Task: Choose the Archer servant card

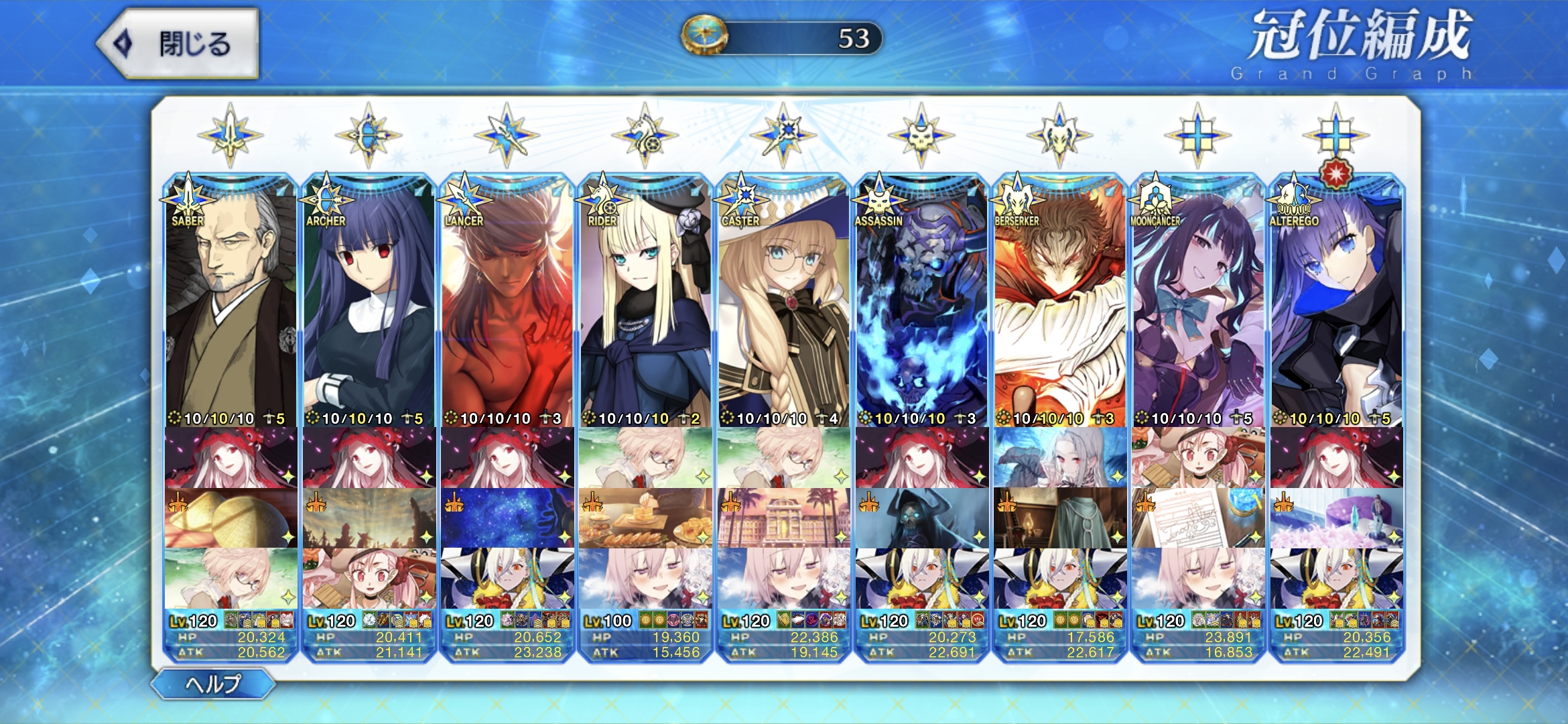Action: click(x=369, y=302)
